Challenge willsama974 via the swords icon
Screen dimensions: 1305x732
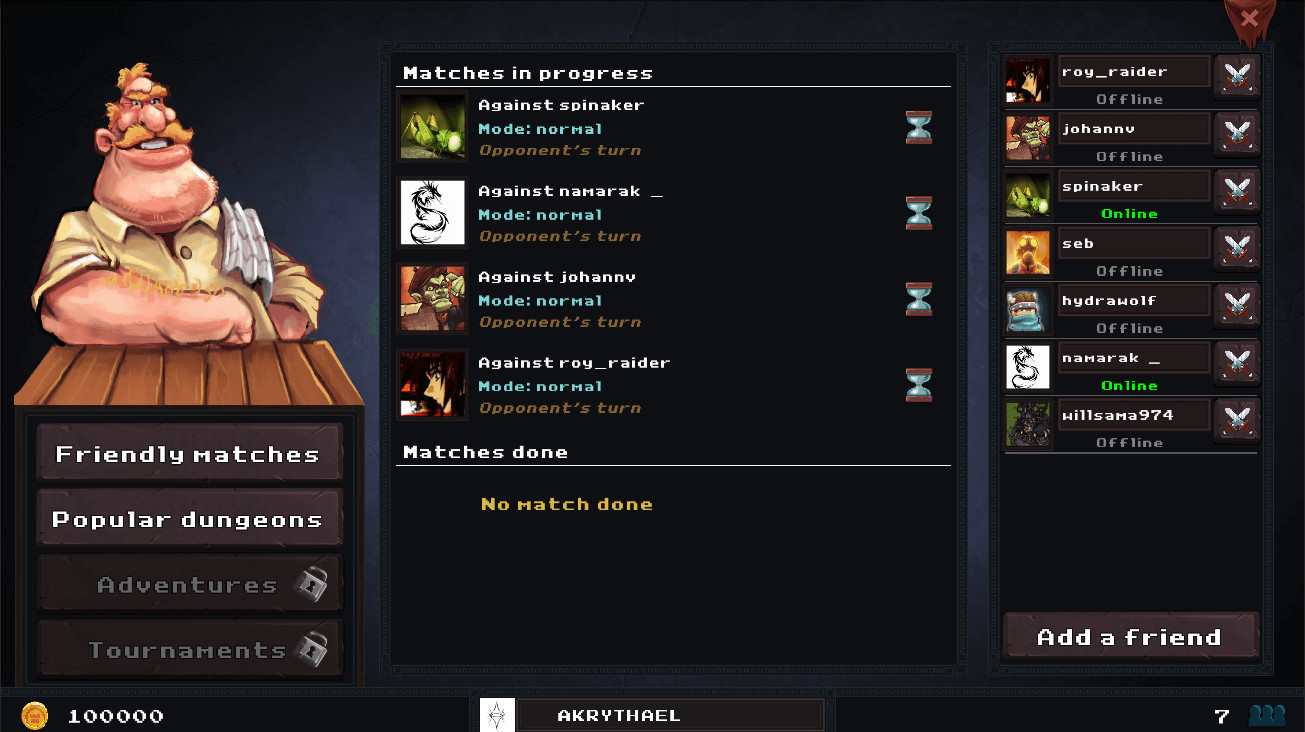coord(1237,420)
